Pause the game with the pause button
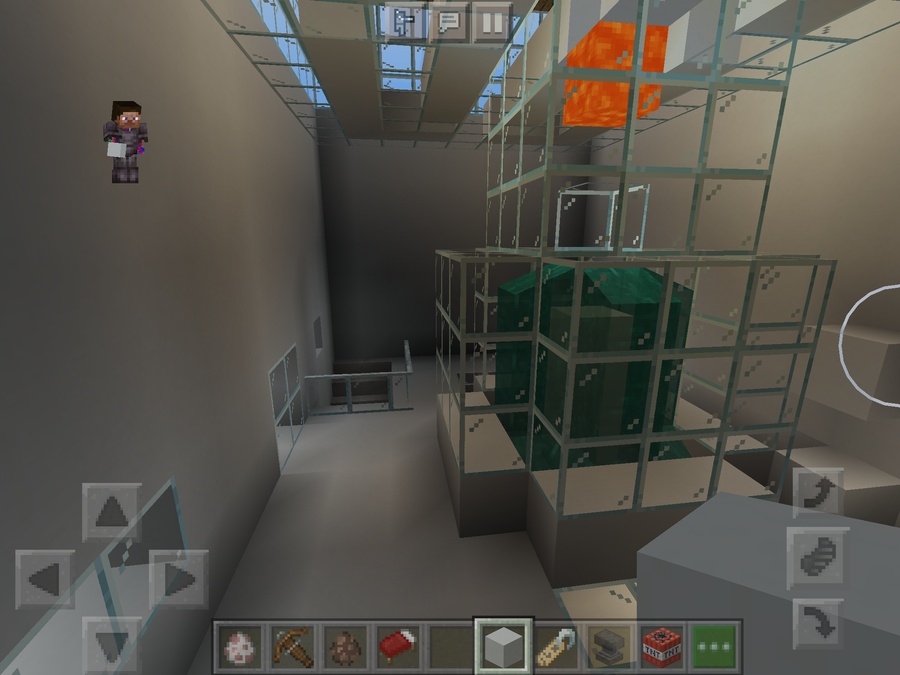 click(x=491, y=22)
